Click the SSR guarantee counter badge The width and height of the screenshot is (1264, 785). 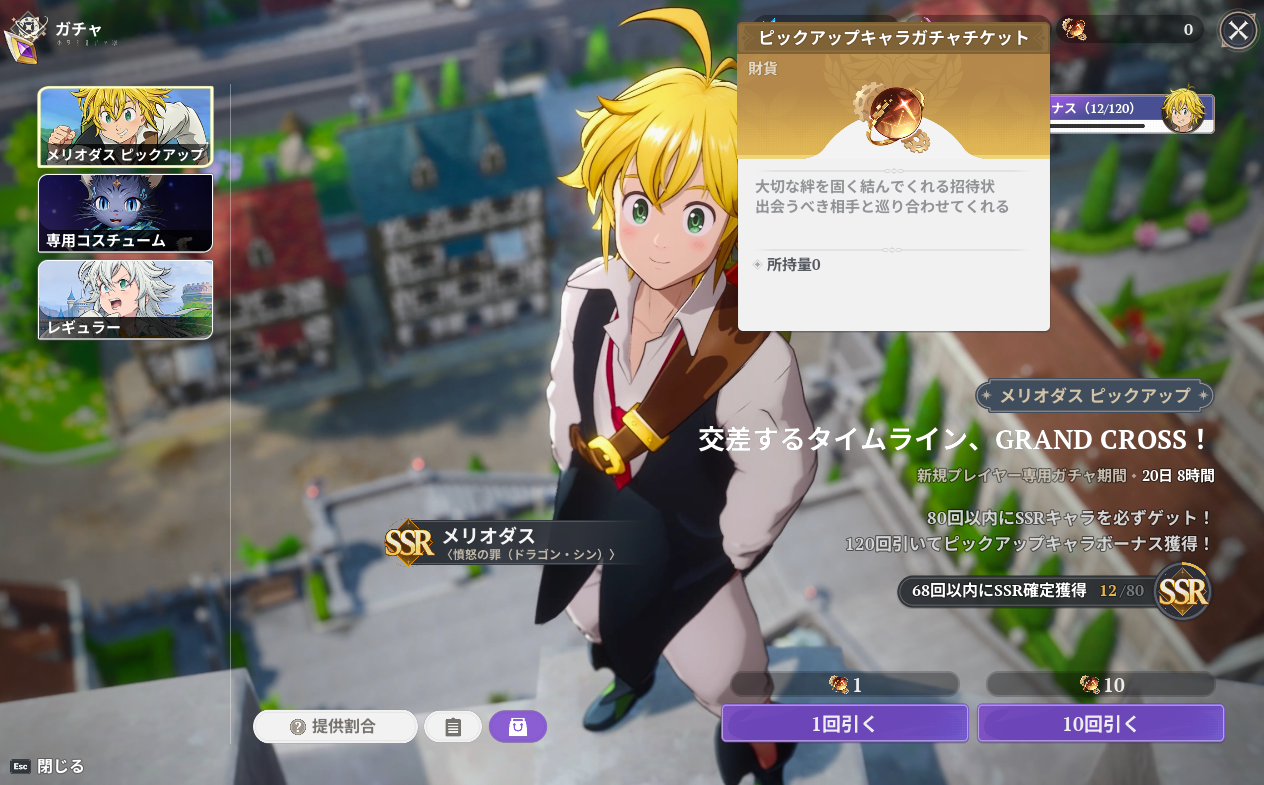[1054, 591]
